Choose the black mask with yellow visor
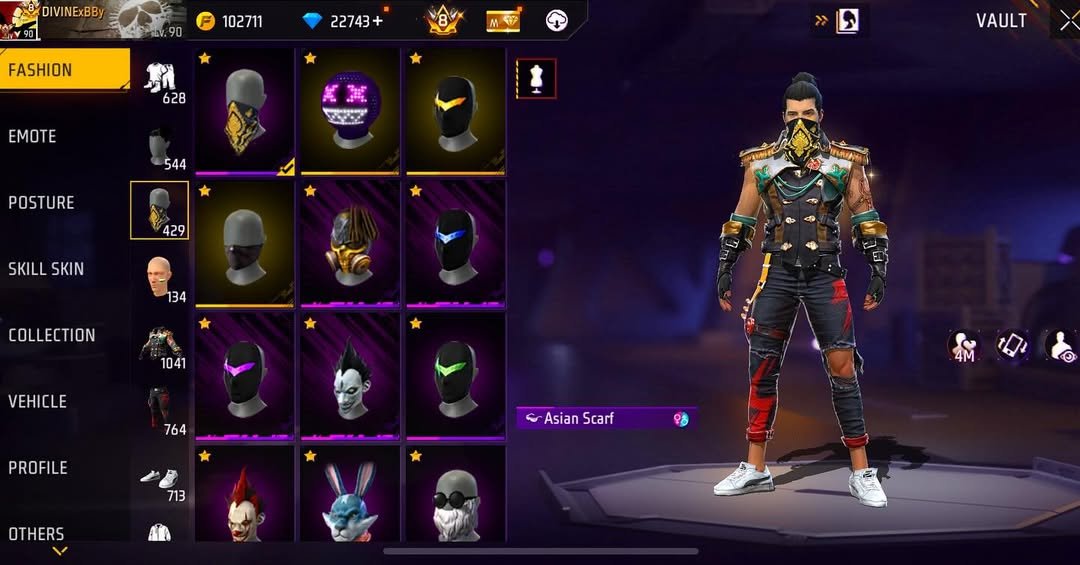 coord(455,110)
